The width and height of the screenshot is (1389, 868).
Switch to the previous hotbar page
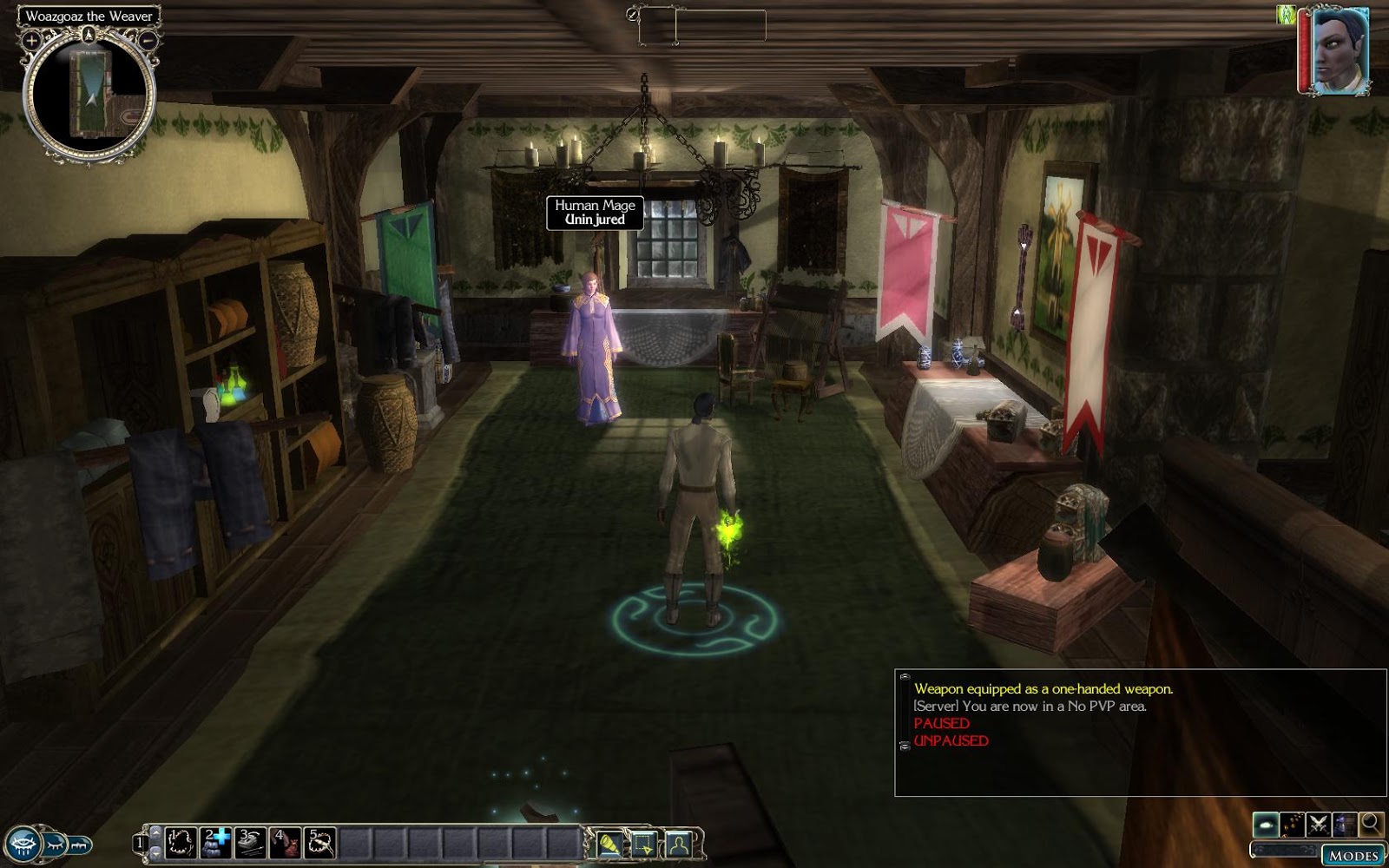click(156, 832)
